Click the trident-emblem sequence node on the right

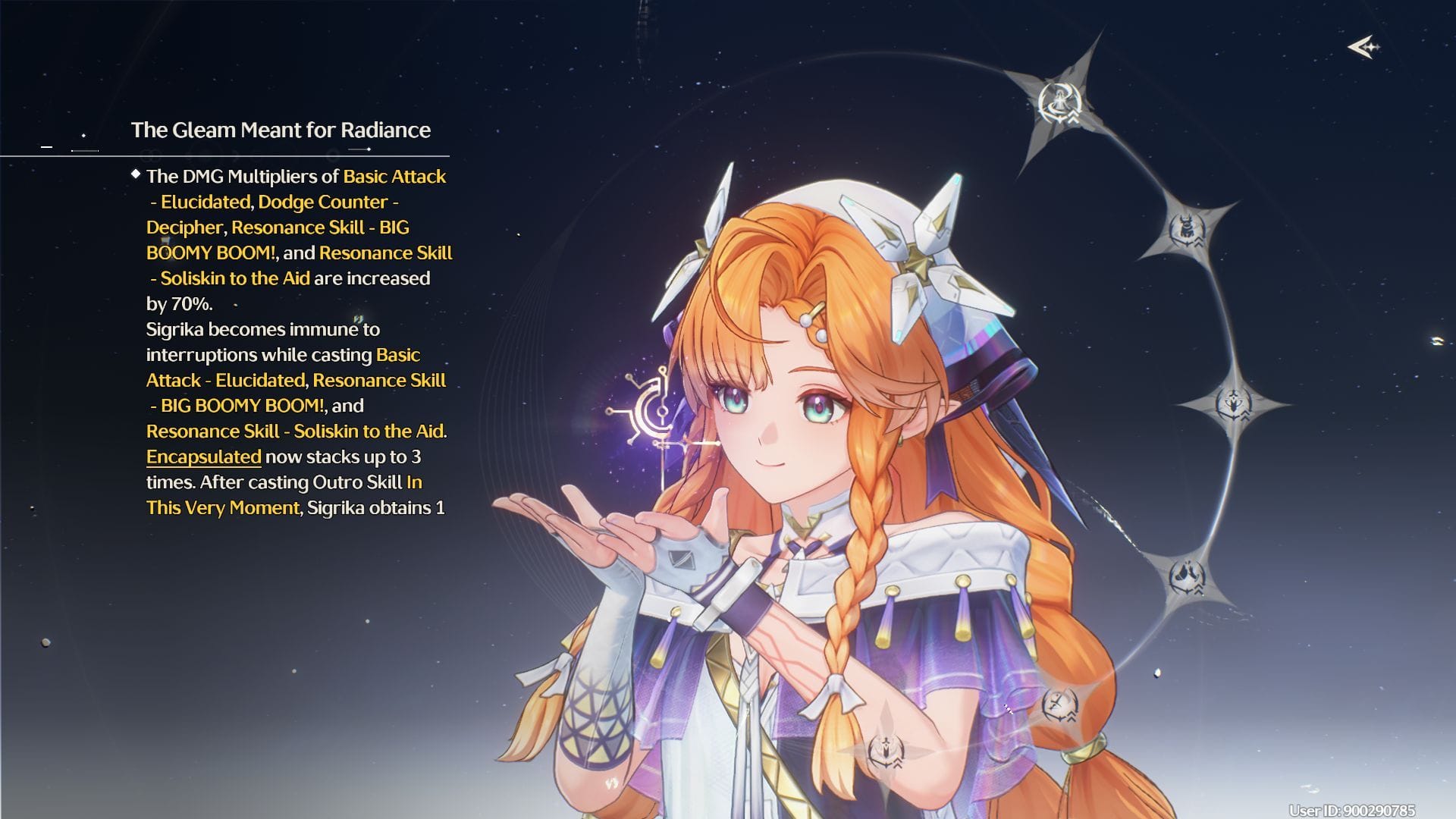point(1233,402)
